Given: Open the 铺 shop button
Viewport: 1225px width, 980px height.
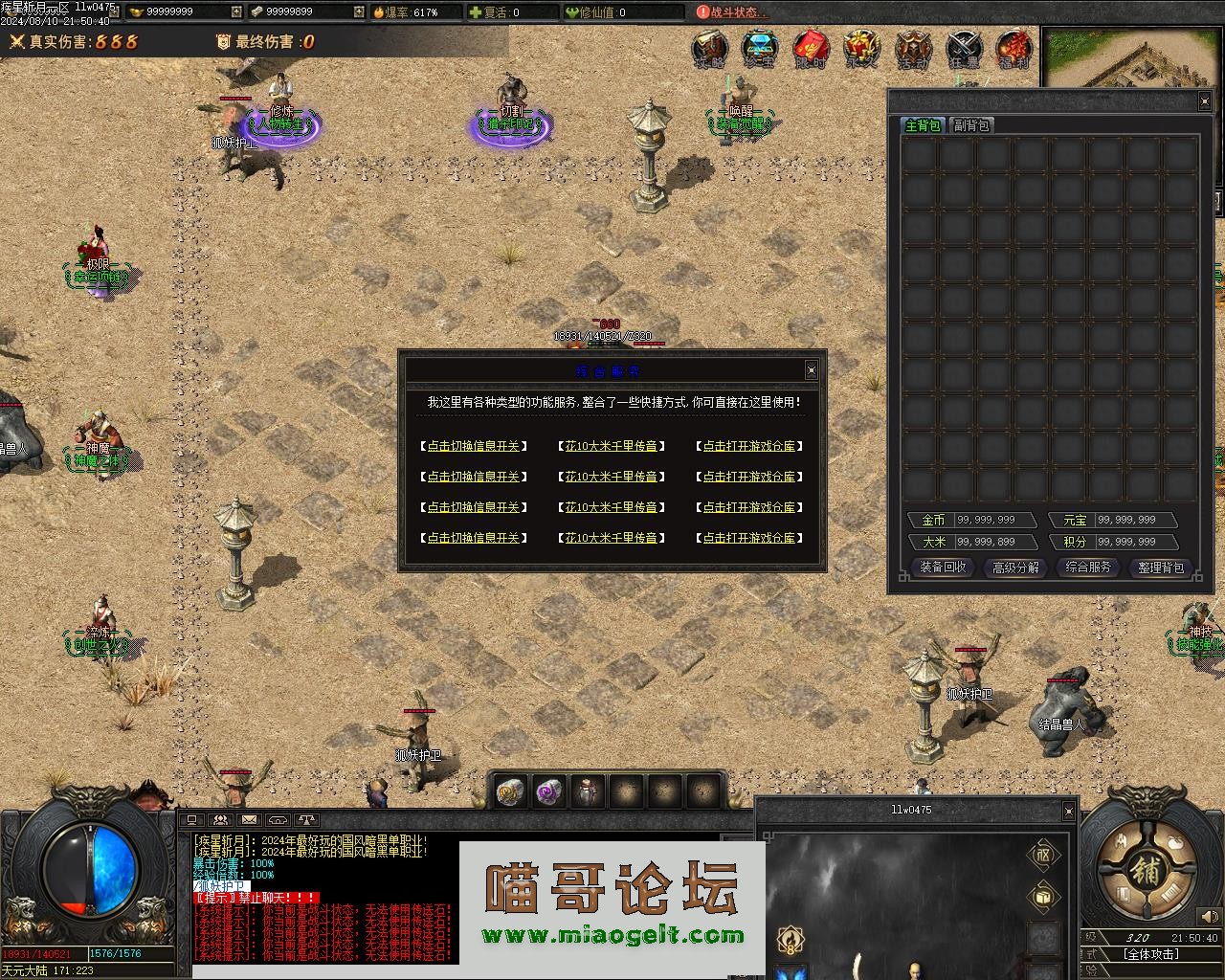Looking at the screenshot, I should 1146,870.
